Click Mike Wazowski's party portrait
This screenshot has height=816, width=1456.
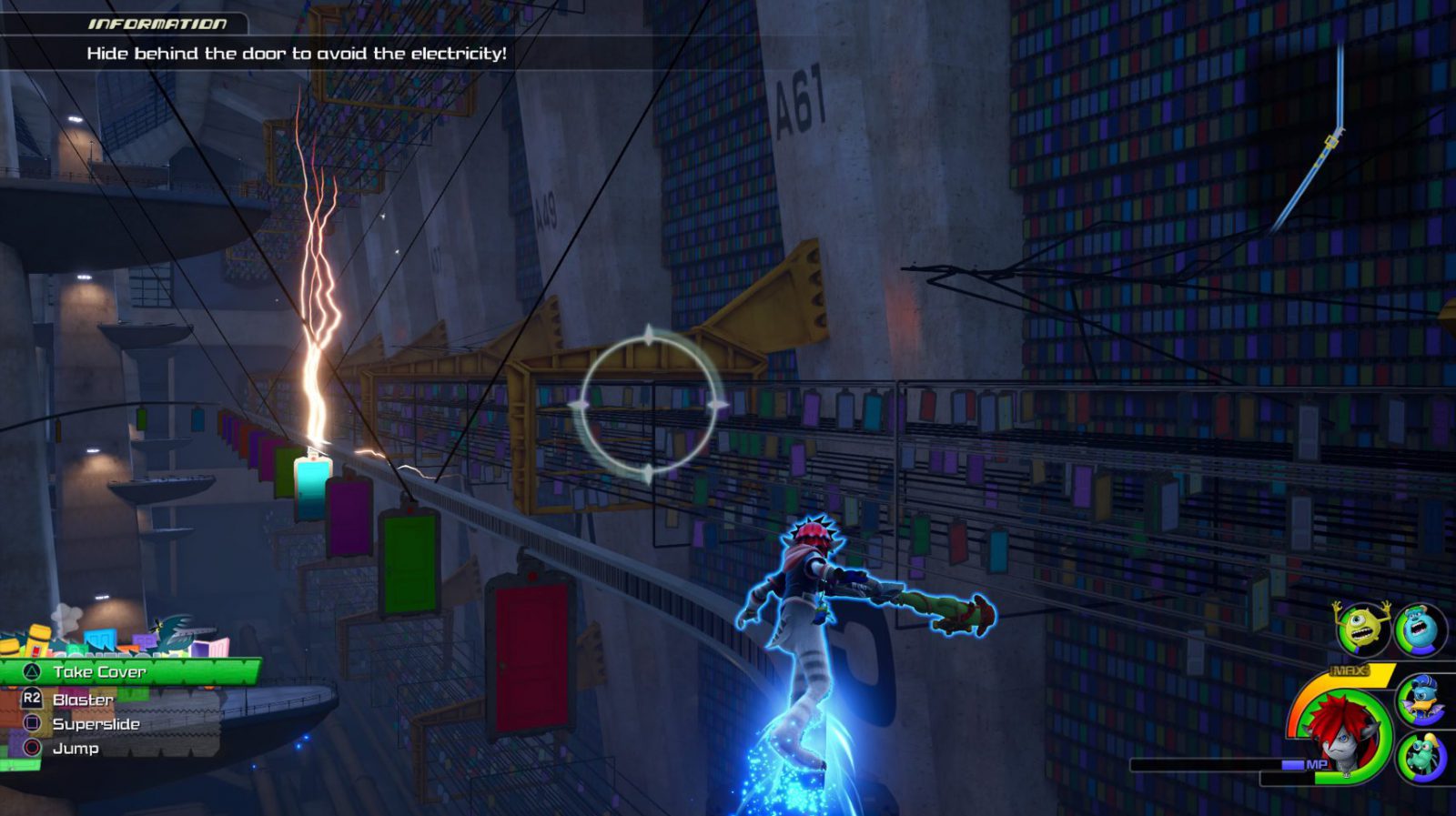[1361, 628]
